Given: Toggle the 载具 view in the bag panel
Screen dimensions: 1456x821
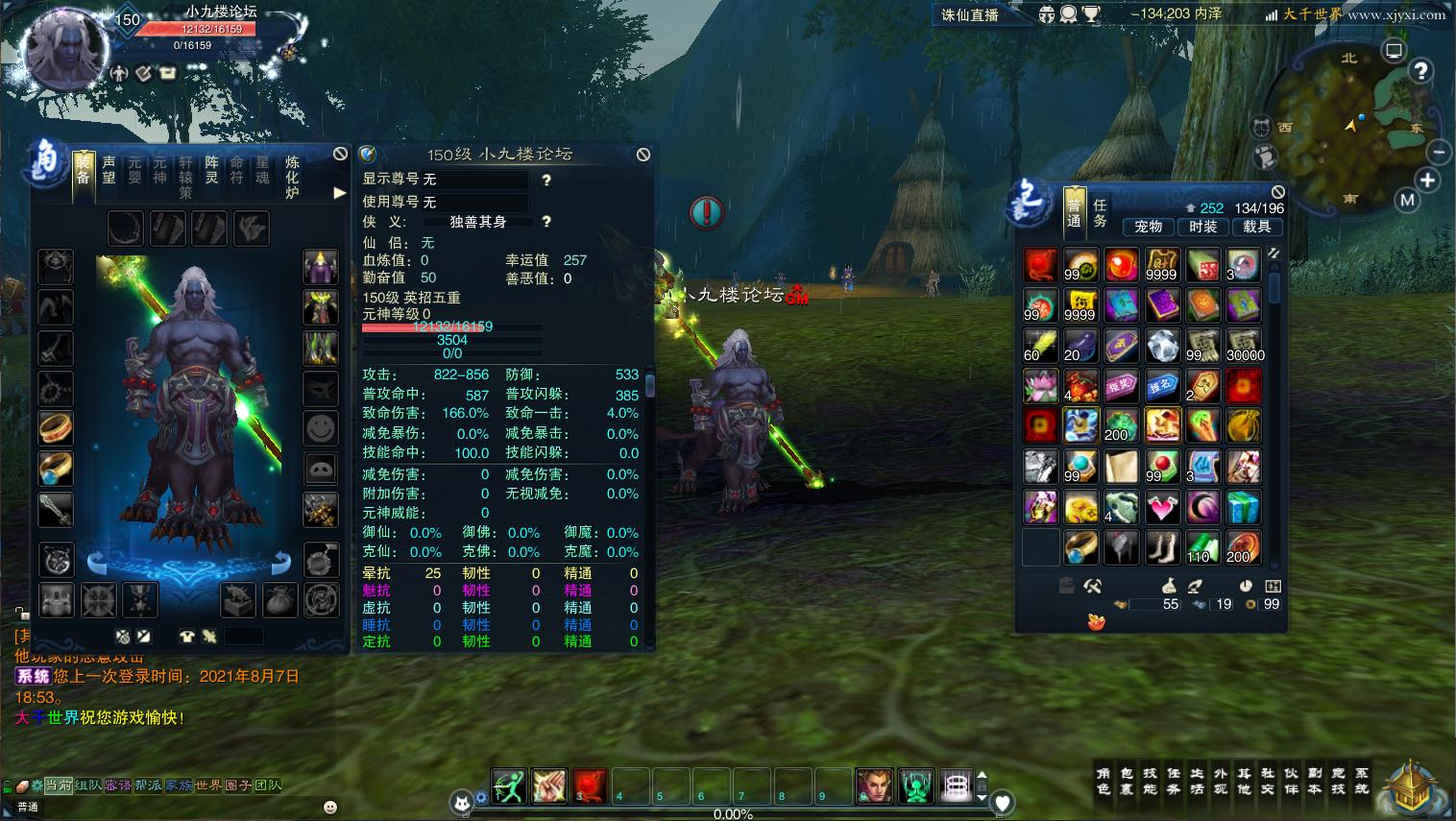Looking at the screenshot, I should pos(1258,228).
